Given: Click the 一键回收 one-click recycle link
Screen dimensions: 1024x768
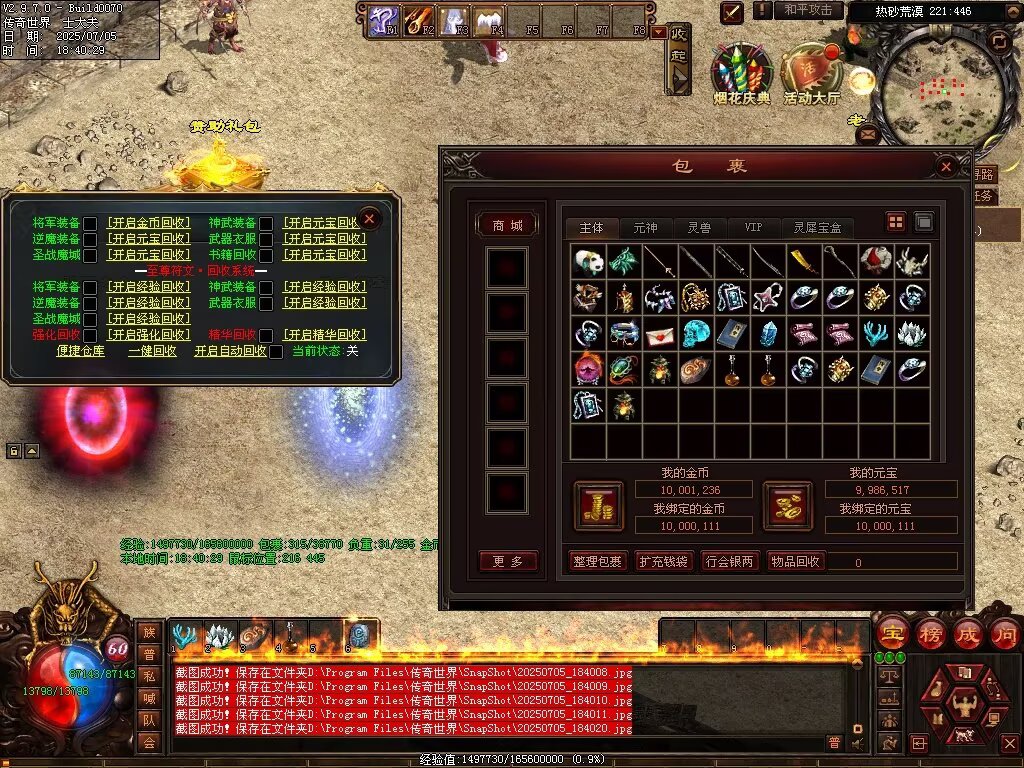Looking at the screenshot, I should (x=152, y=351).
